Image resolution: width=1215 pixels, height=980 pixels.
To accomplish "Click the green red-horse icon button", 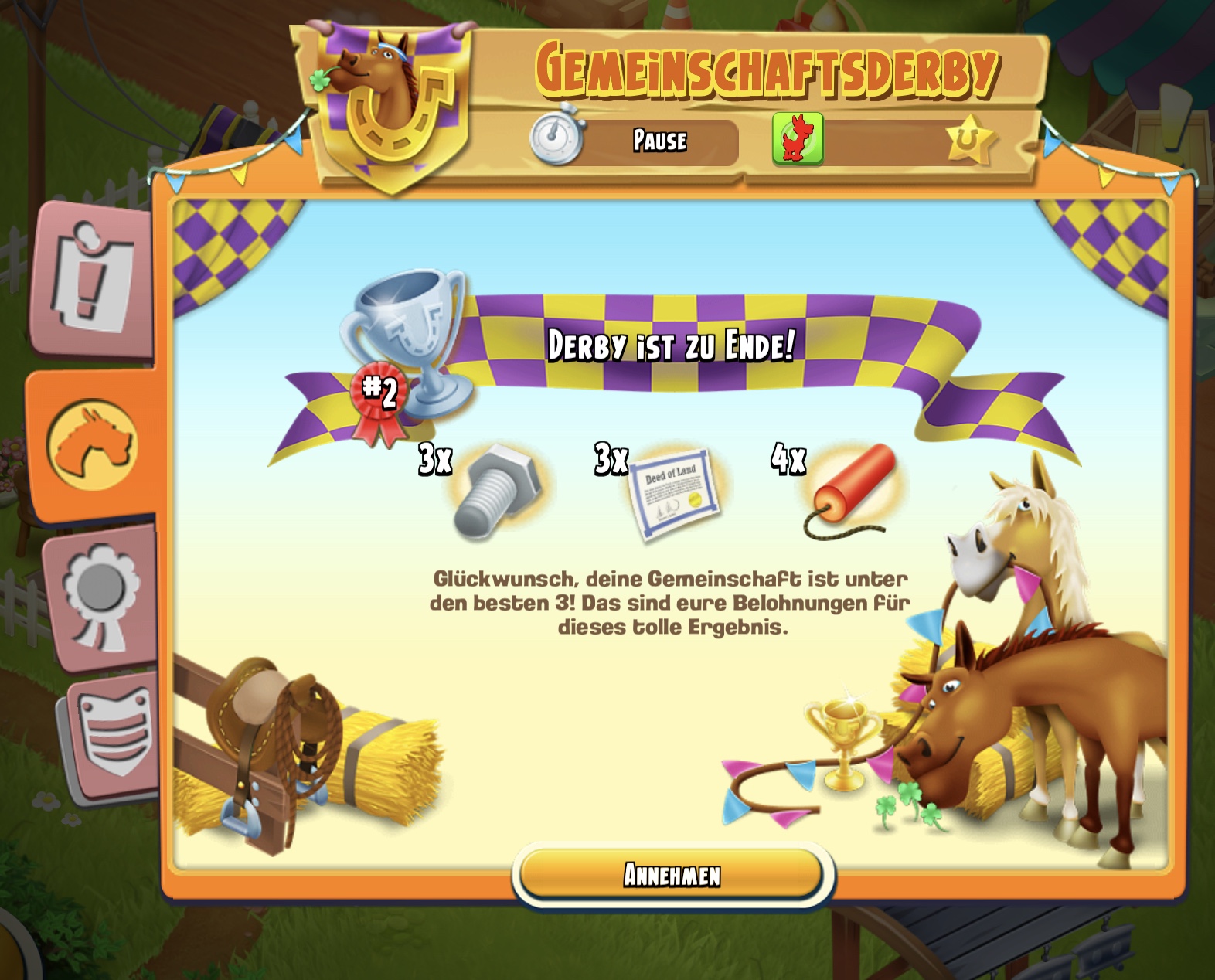I will (797, 139).
